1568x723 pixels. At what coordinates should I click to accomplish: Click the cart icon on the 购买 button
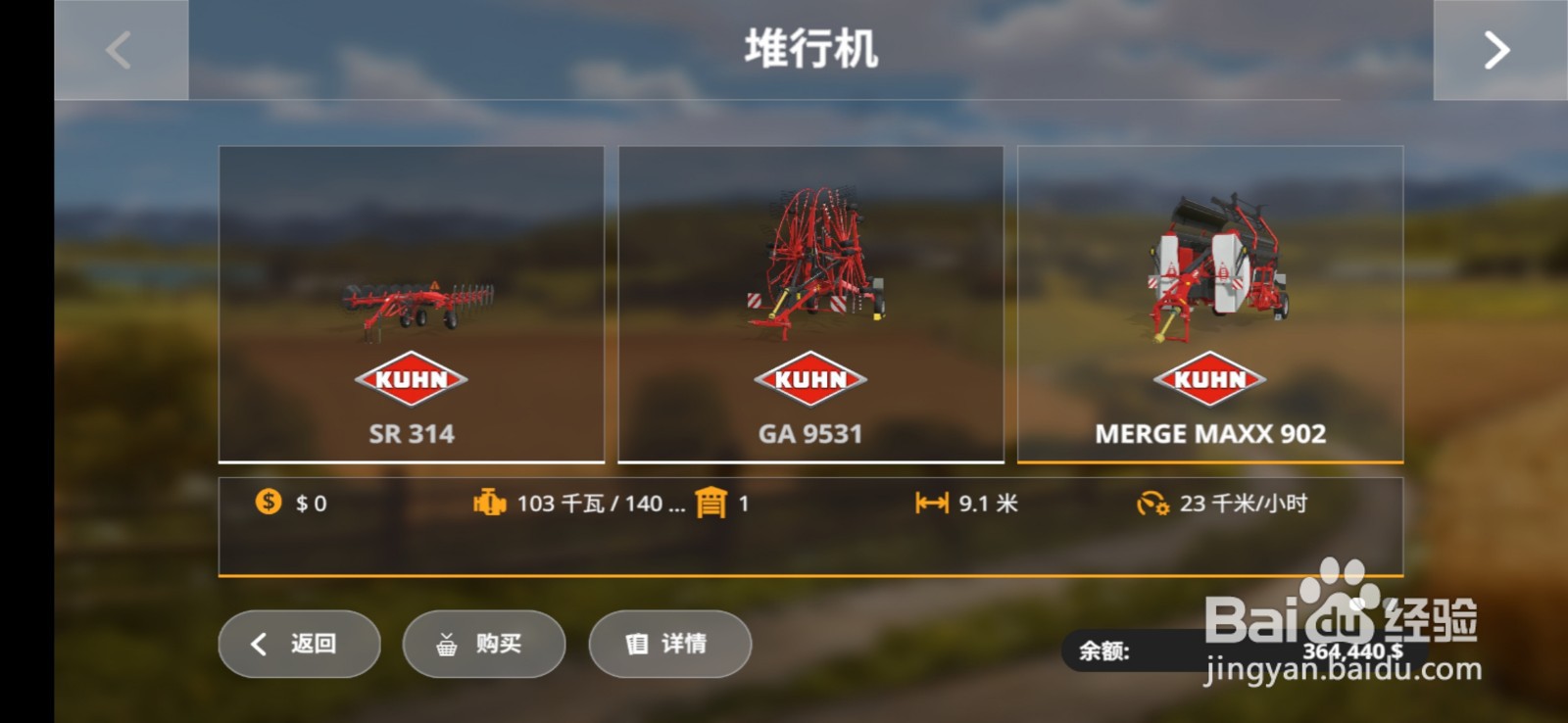446,644
